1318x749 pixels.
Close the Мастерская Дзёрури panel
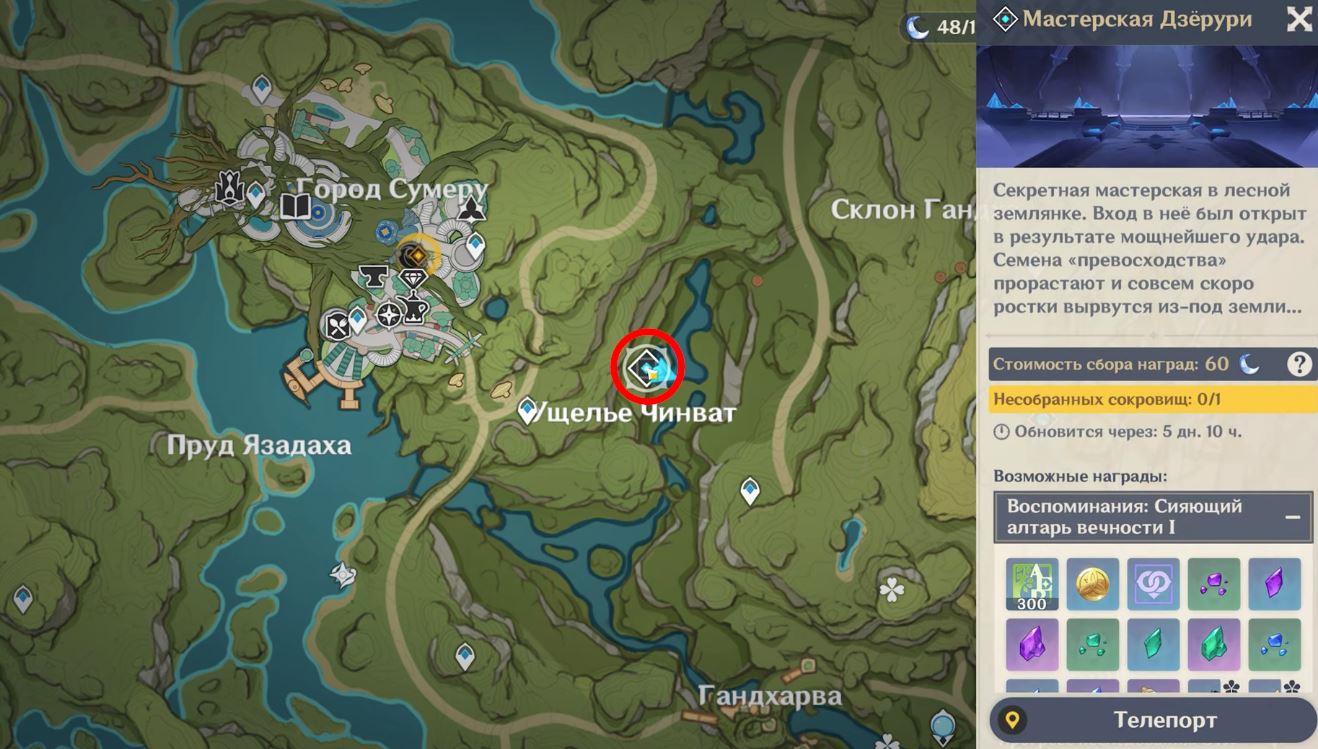(x=1297, y=19)
